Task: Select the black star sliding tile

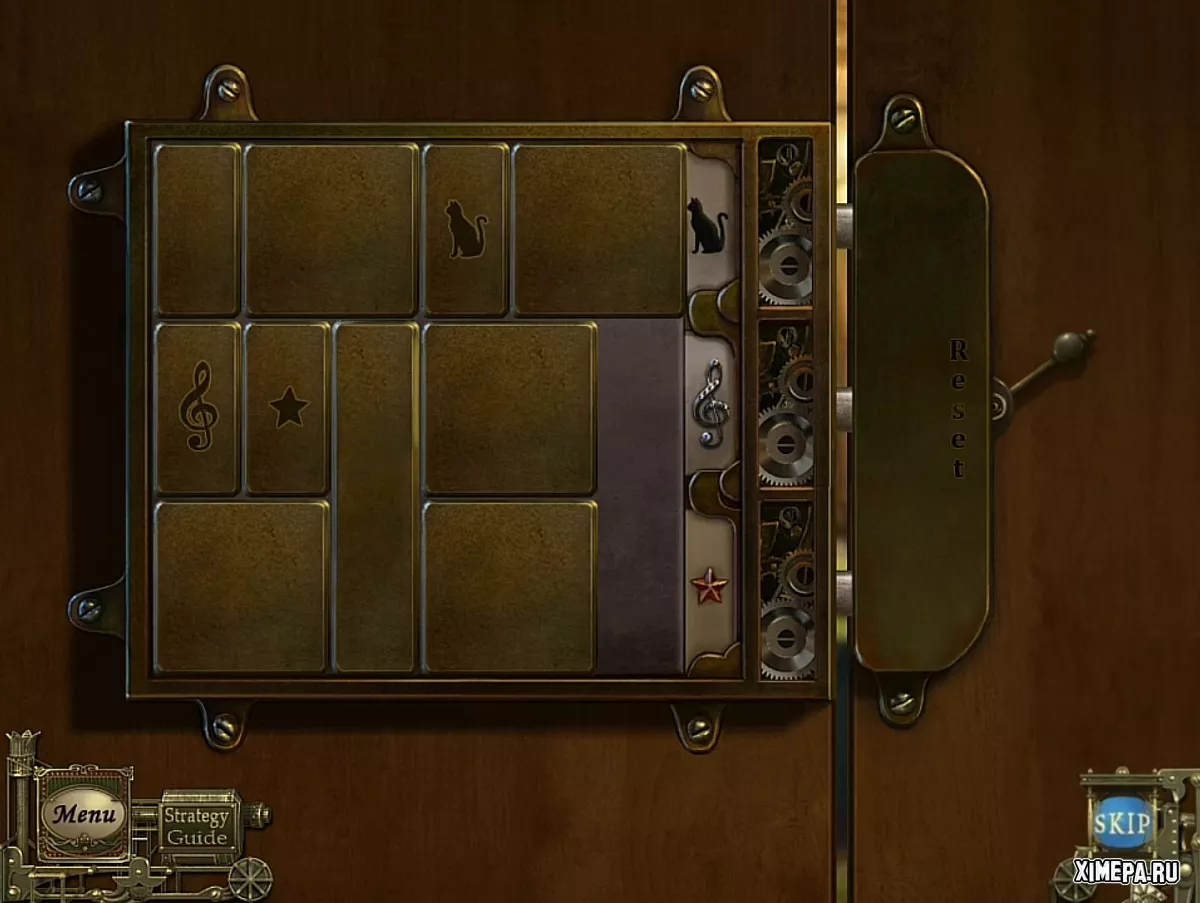Action: 288,408
